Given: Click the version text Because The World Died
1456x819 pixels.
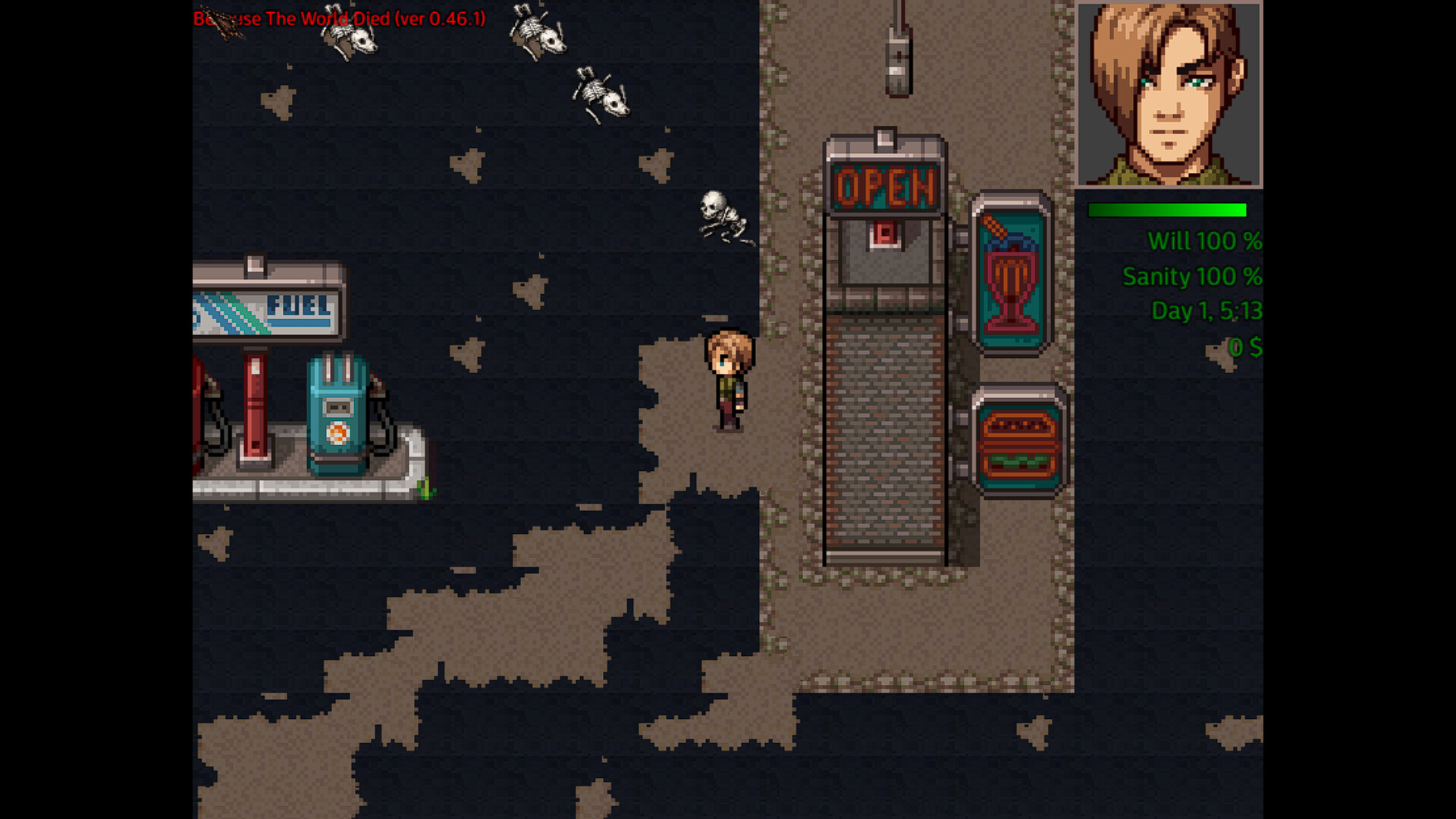Looking at the screenshot, I should 337,19.
